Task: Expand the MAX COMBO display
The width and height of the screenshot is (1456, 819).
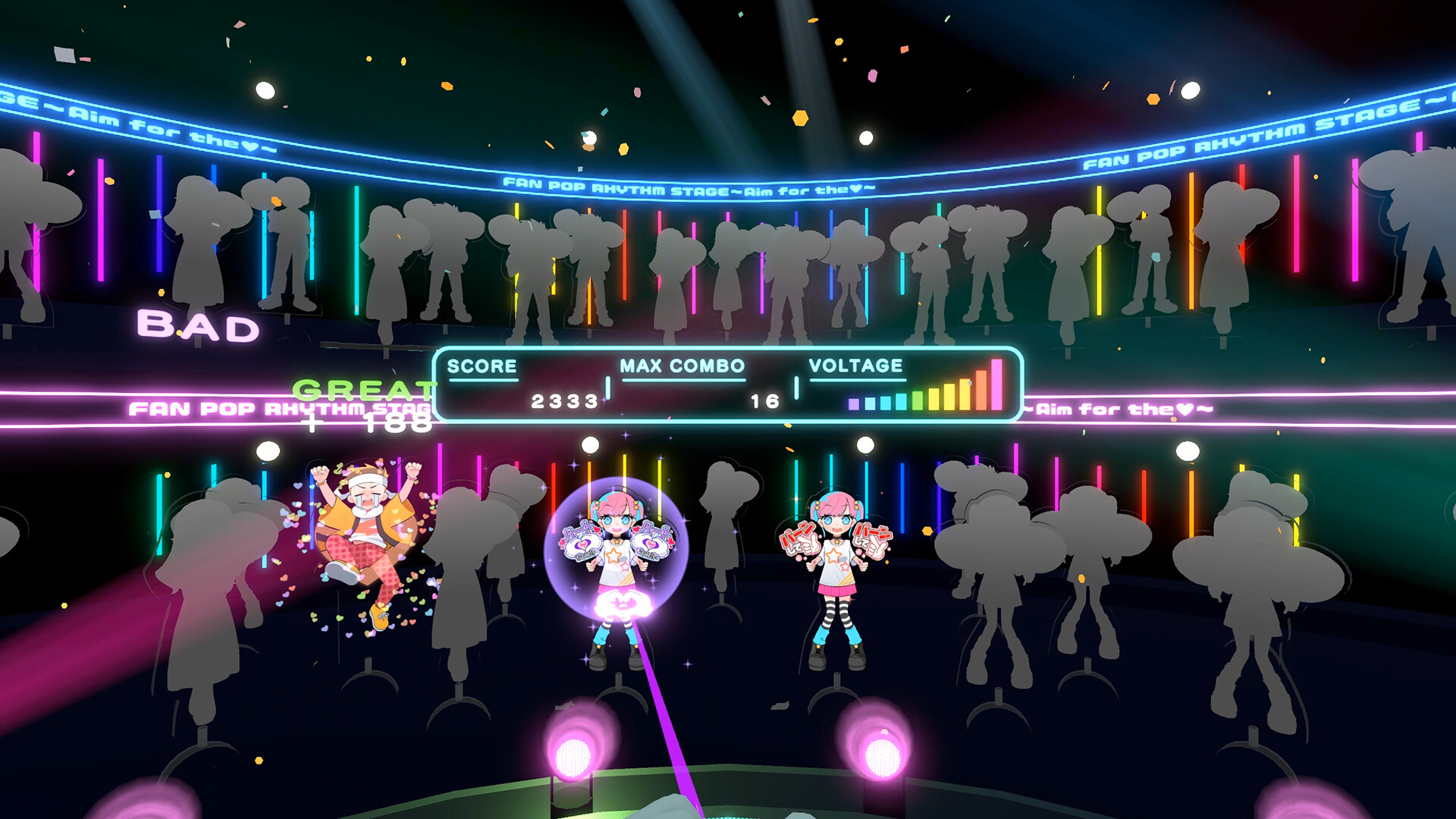Action: click(681, 366)
